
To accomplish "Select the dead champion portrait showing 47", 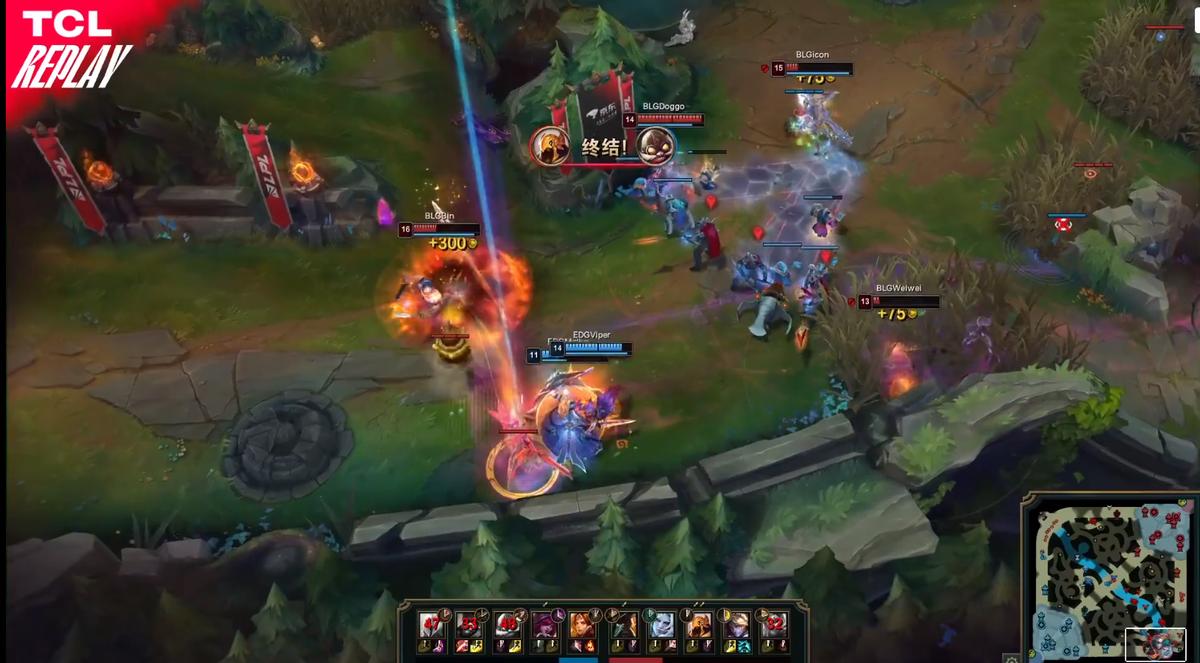I will [x=432, y=625].
